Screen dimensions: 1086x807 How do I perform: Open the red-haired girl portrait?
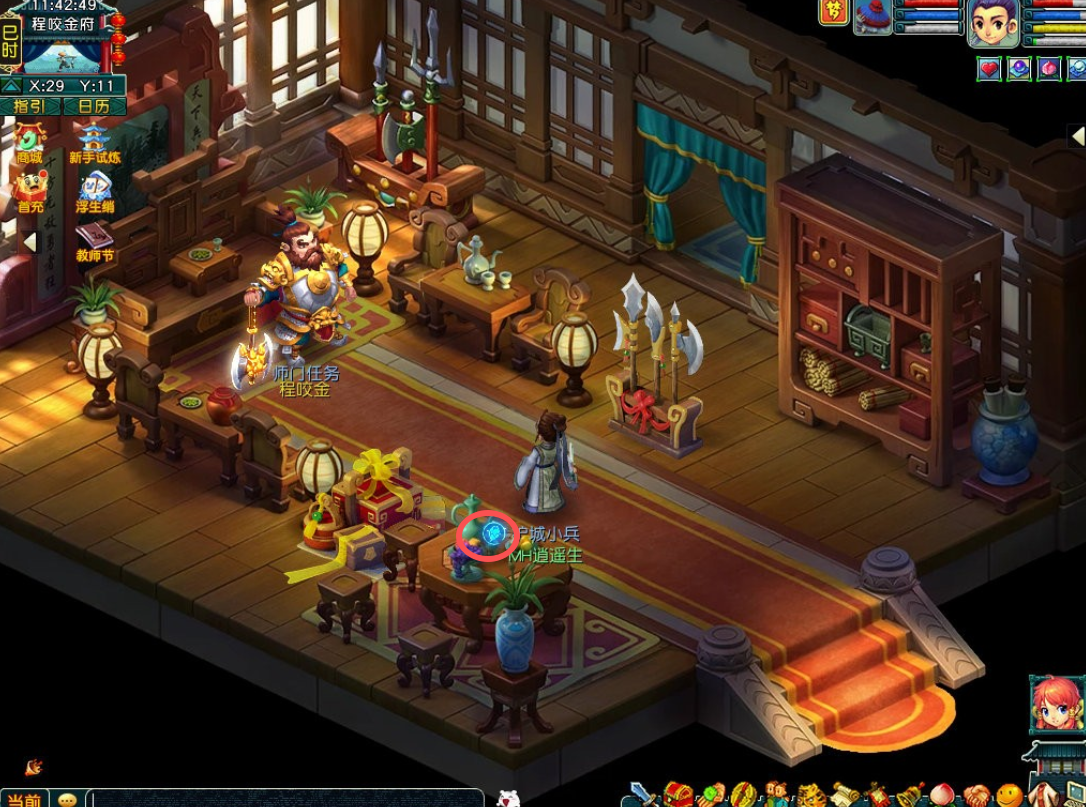[x=1057, y=703]
